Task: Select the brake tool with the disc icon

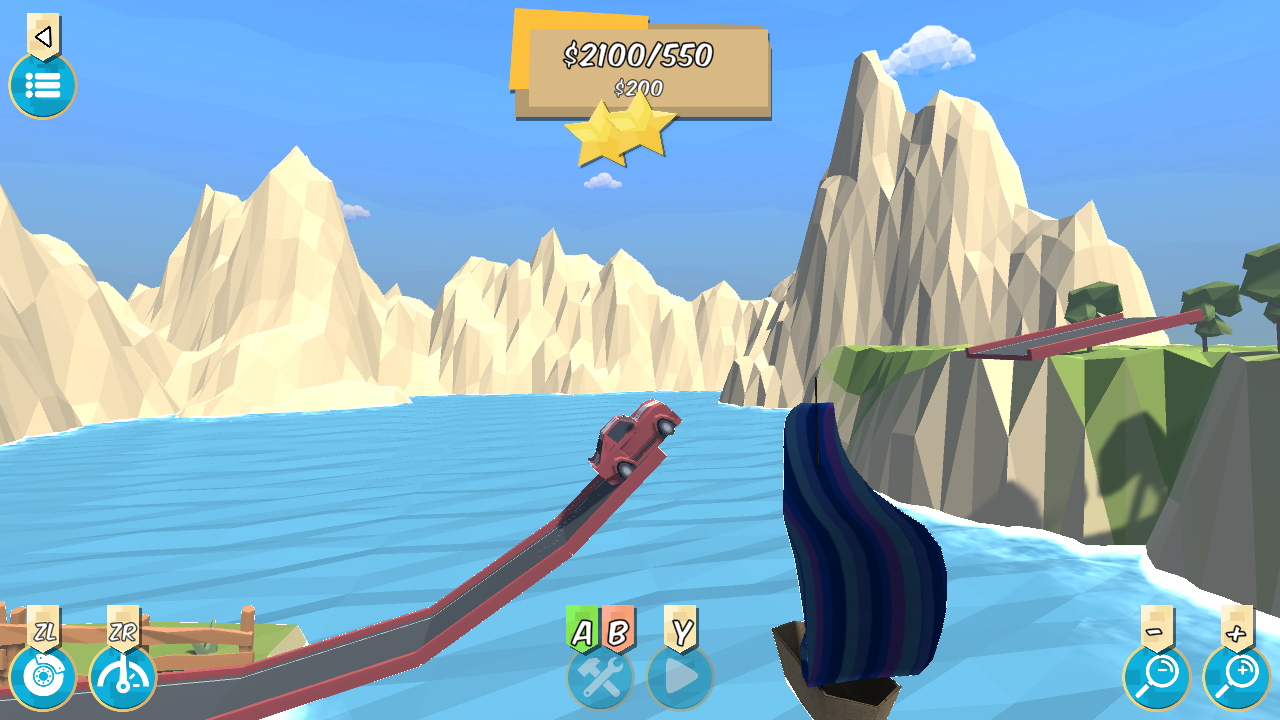Action: coord(42,678)
